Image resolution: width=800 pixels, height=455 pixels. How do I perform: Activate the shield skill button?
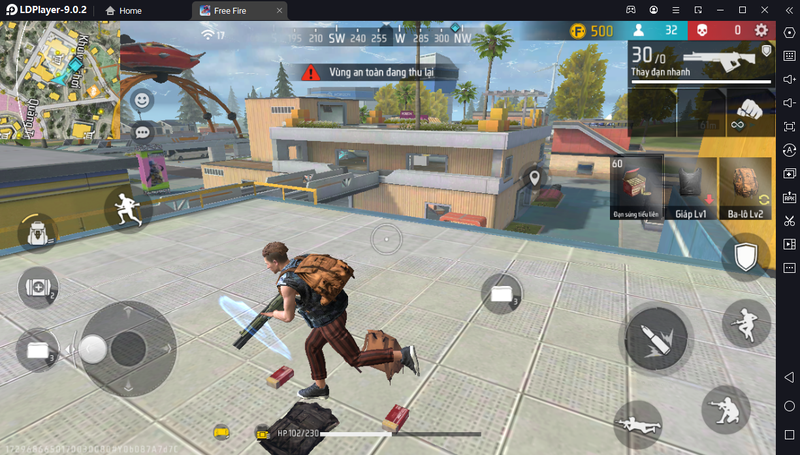(745, 258)
